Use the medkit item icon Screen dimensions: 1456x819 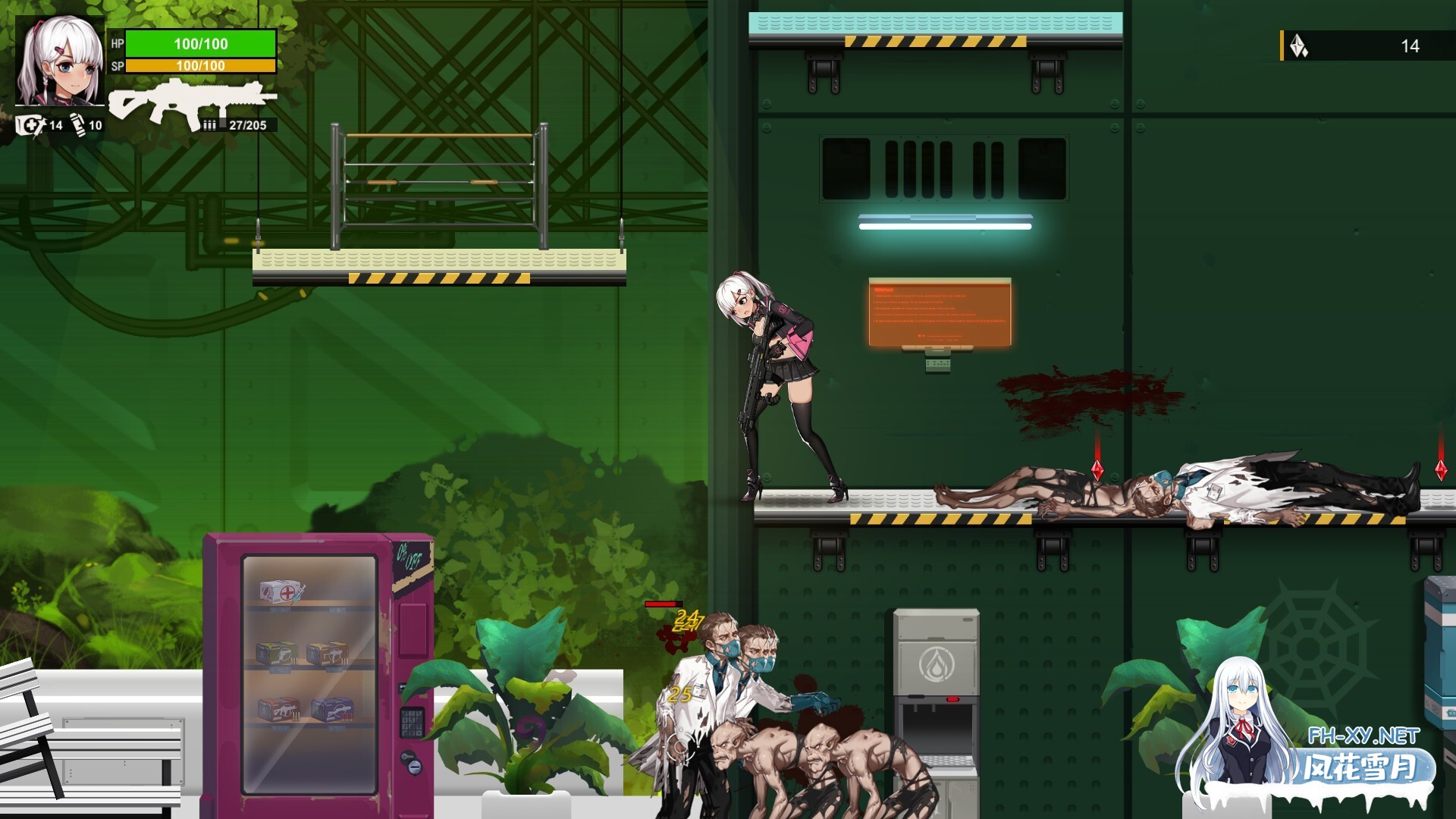pyautogui.click(x=30, y=125)
